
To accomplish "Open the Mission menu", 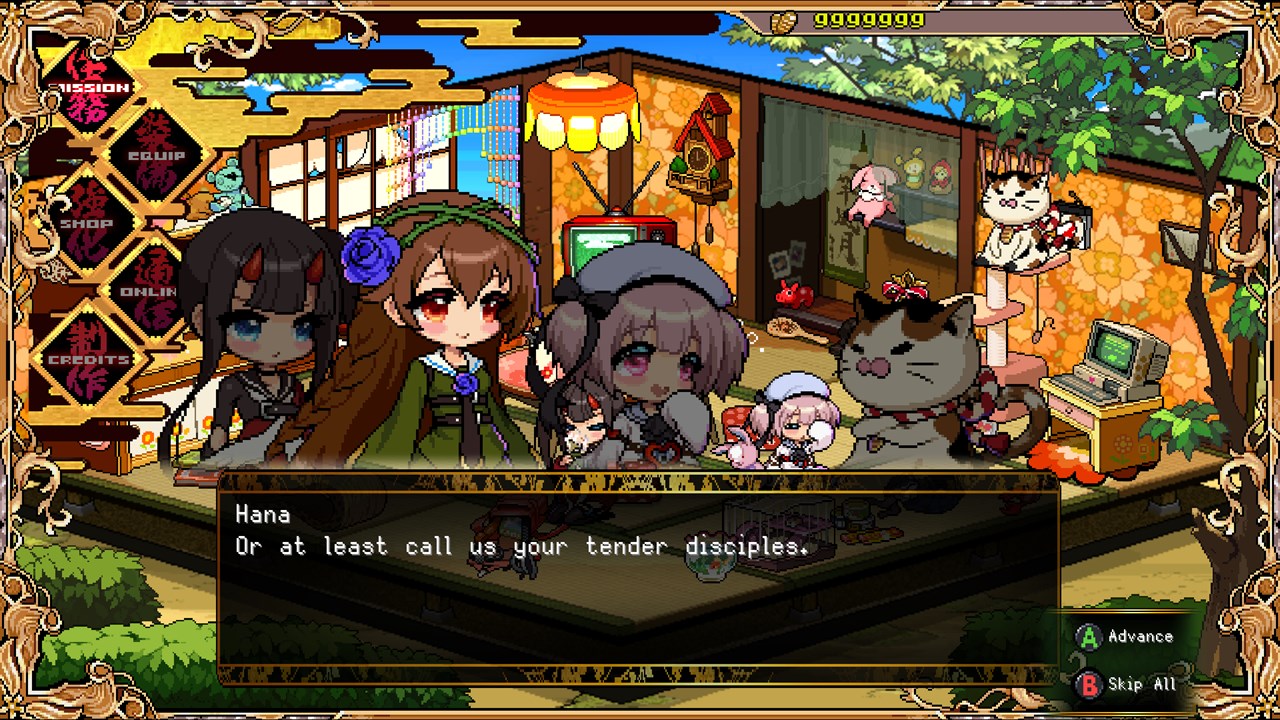I will 92,87.
